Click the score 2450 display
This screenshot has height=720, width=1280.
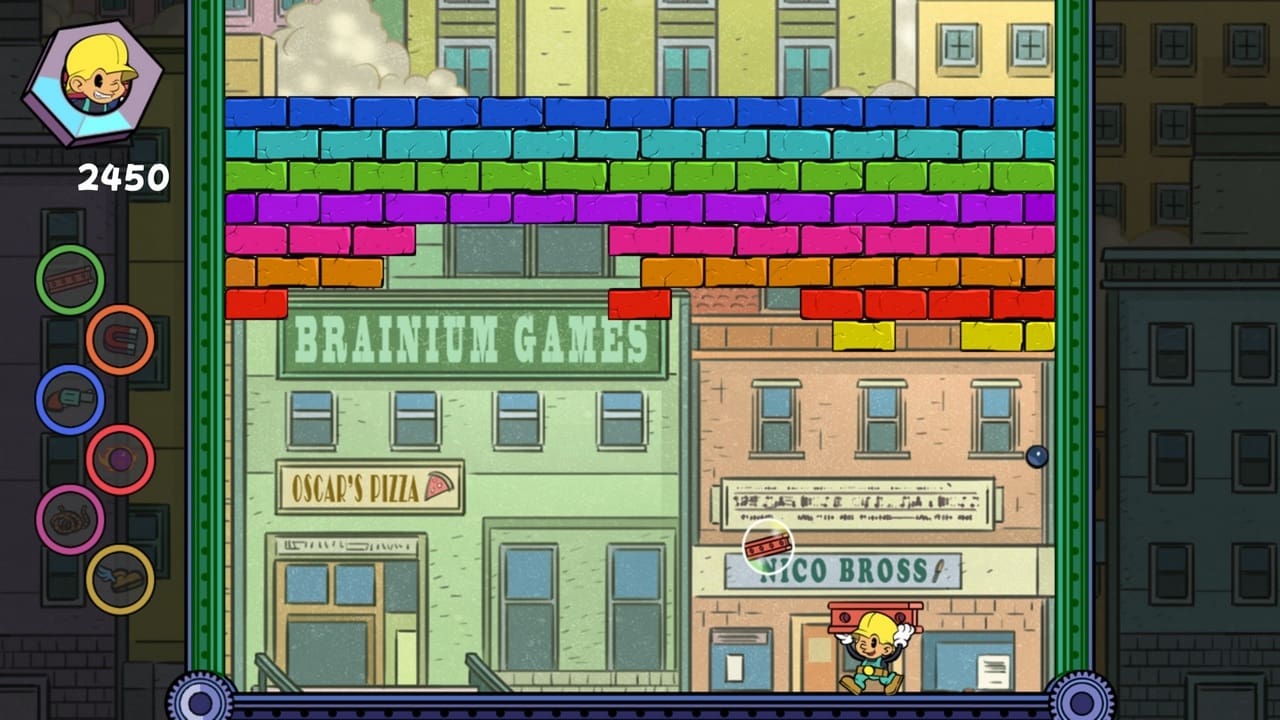tap(121, 177)
